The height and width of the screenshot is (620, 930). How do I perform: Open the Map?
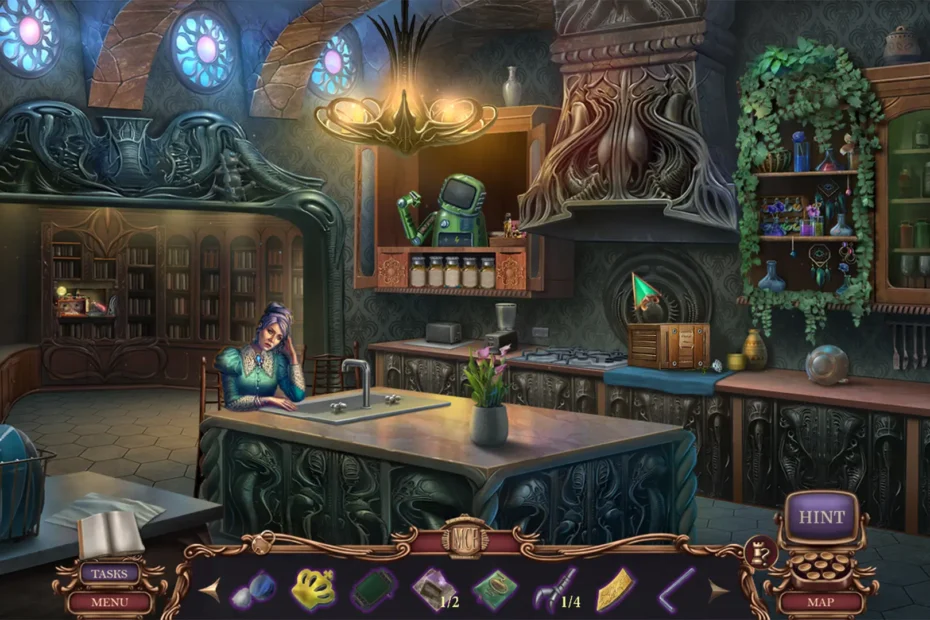click(821, 602)
